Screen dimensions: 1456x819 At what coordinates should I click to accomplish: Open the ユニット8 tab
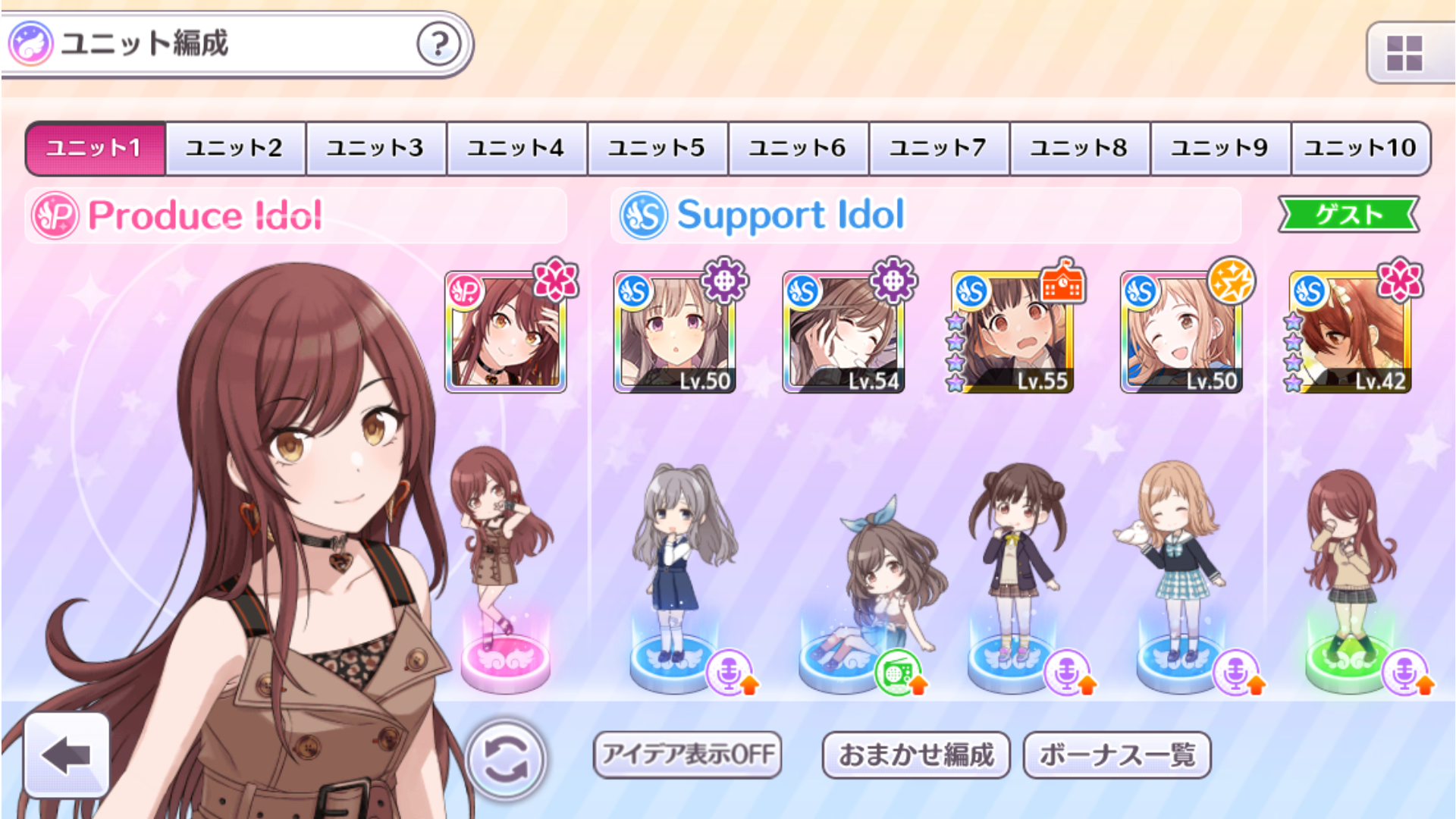coord(1079,148)
